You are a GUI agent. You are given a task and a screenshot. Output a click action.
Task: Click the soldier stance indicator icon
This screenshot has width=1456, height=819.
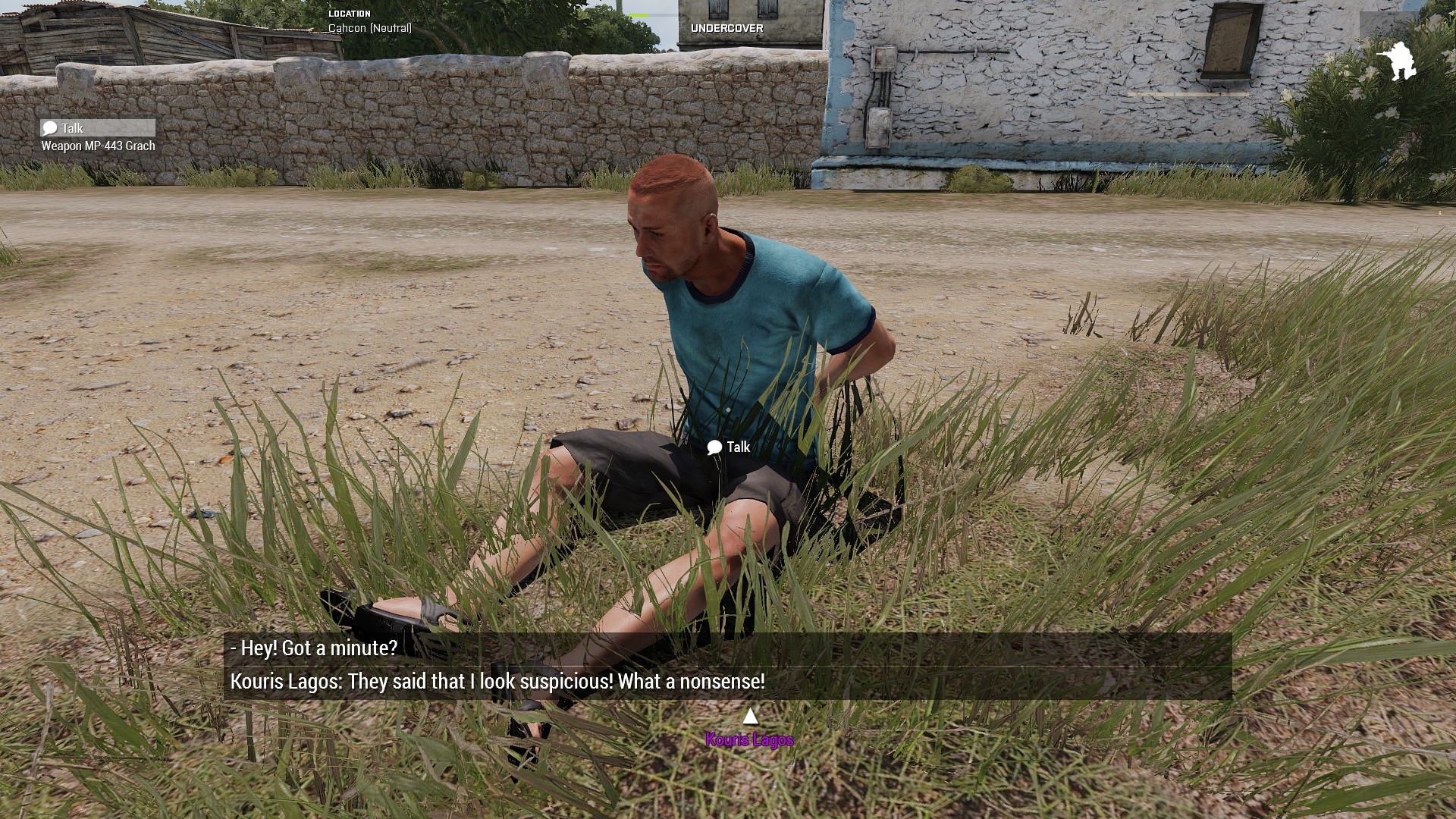(x=1396, y=61)
